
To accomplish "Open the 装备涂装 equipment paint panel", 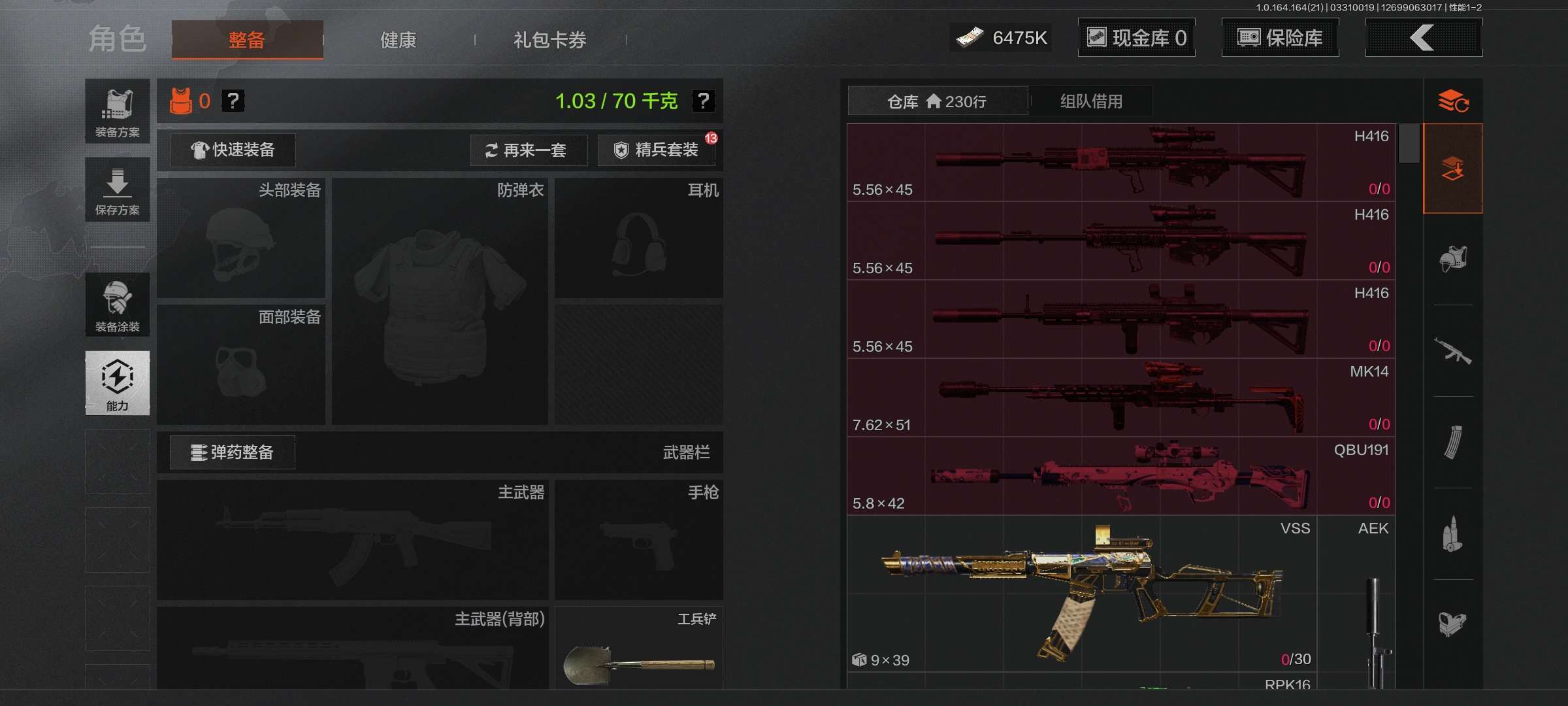I will (x=118, y=305).
